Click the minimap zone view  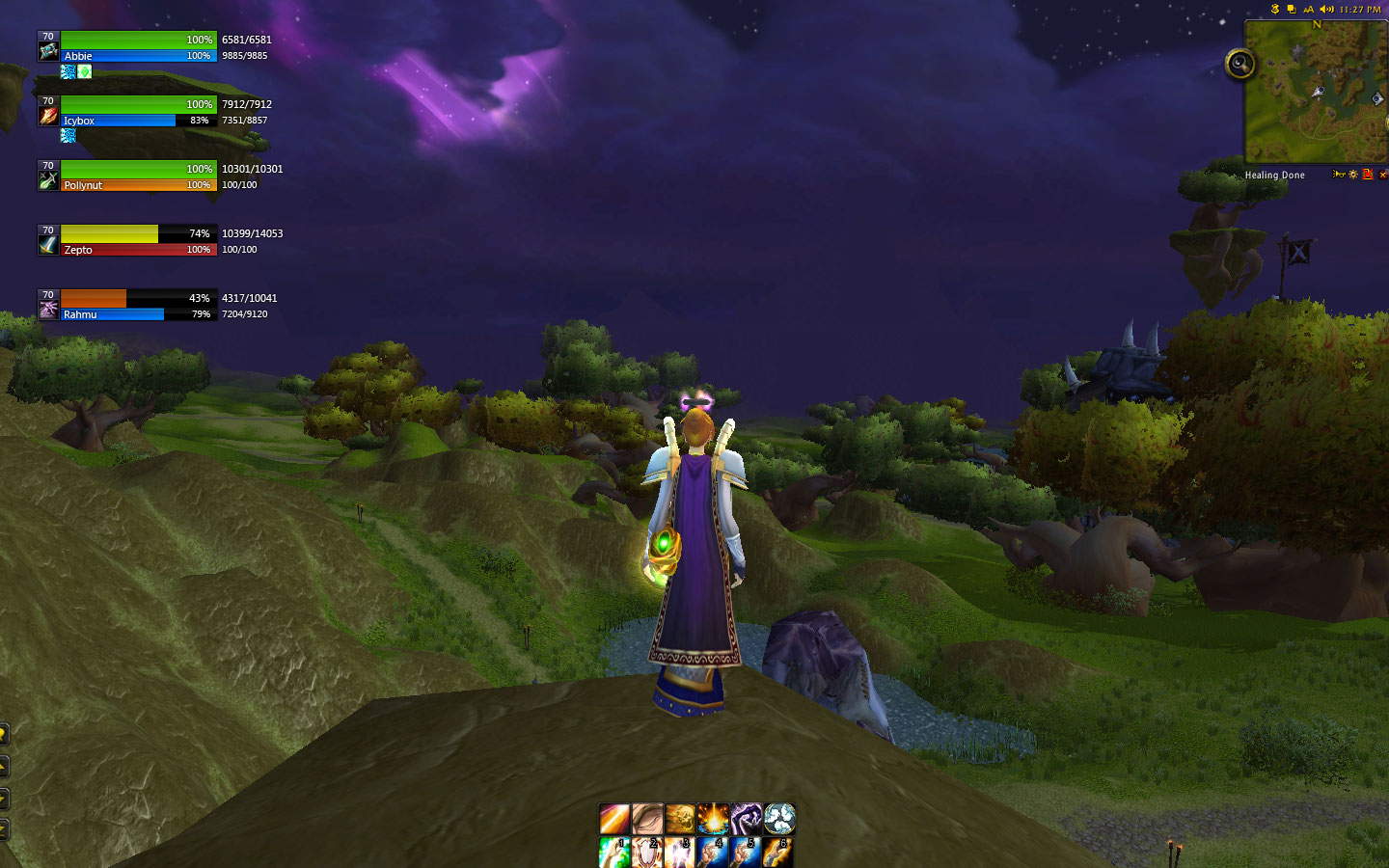point(1316,92)
